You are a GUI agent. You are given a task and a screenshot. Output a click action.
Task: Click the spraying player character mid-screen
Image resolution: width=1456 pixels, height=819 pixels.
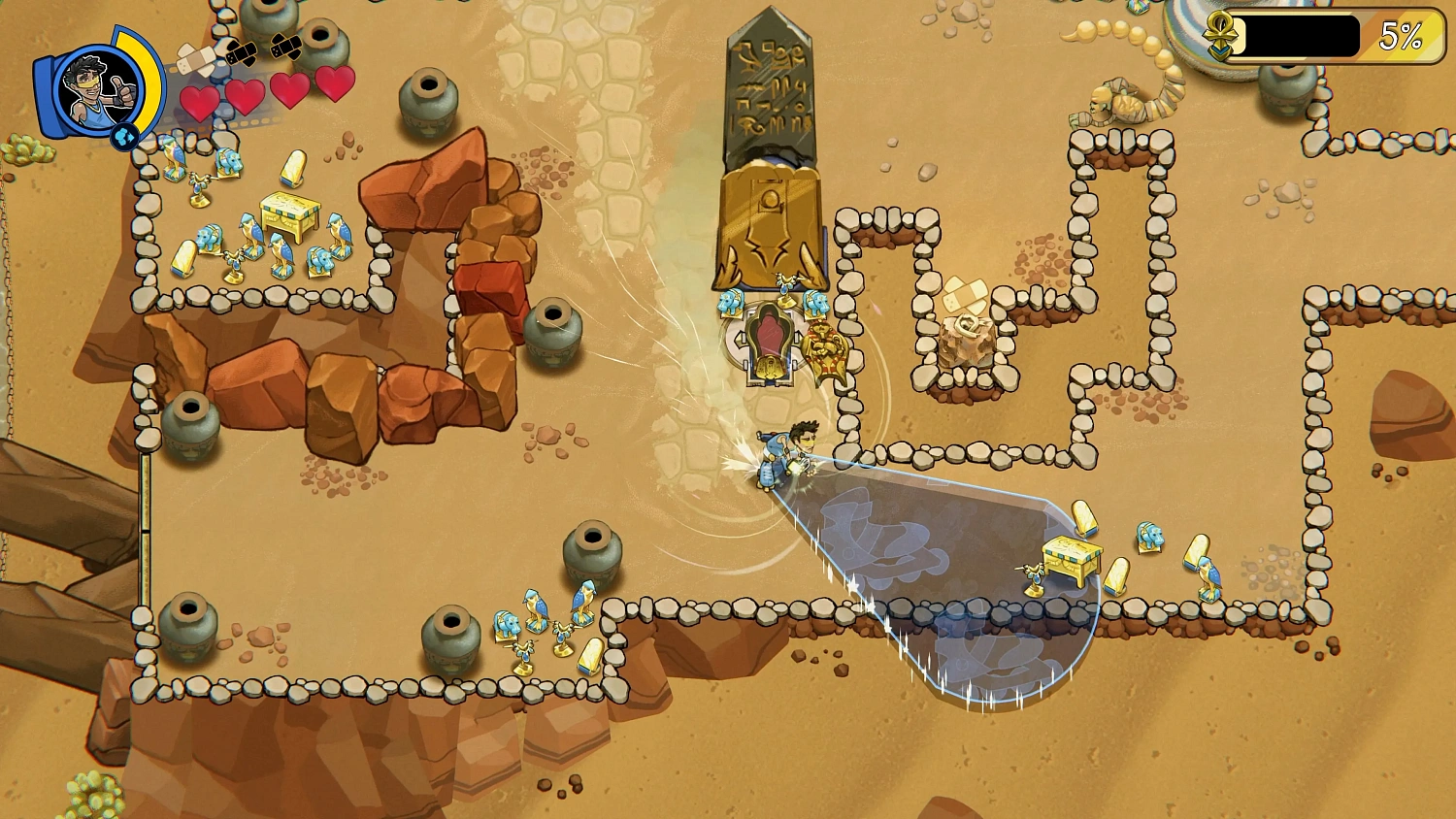pyautogui.click(x=786, y=451)
